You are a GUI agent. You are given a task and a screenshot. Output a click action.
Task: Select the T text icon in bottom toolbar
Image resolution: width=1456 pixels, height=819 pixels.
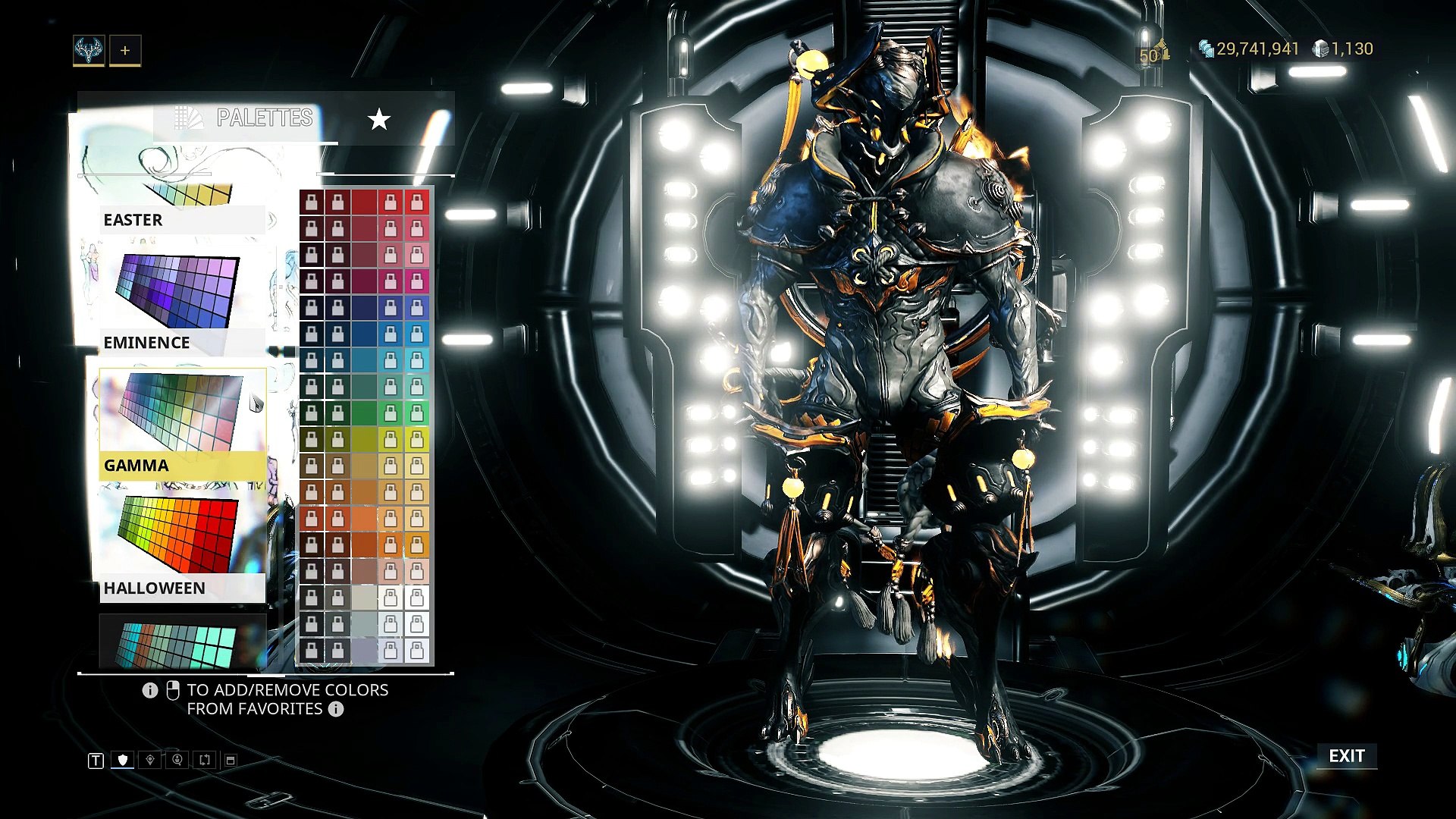(x=96, y=758)
